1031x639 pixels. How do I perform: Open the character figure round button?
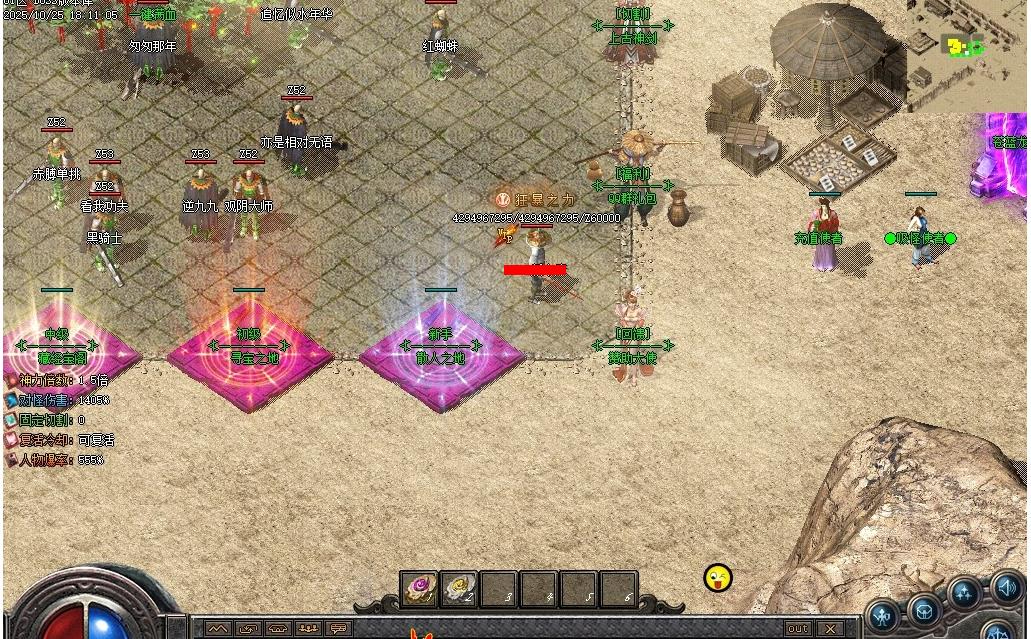(x=883, y=614)
